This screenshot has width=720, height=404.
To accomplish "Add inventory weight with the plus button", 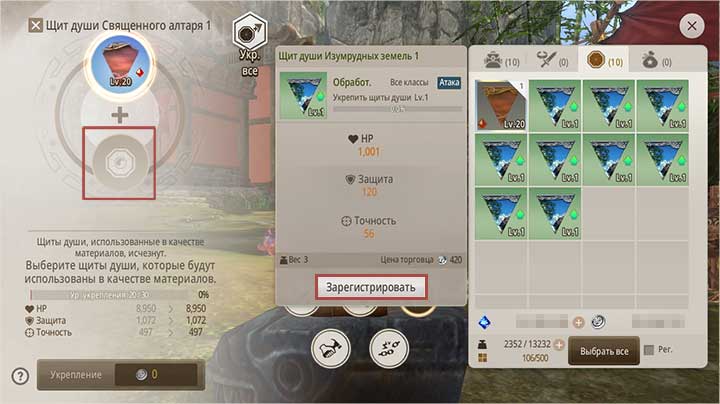I will coord(560,344).
